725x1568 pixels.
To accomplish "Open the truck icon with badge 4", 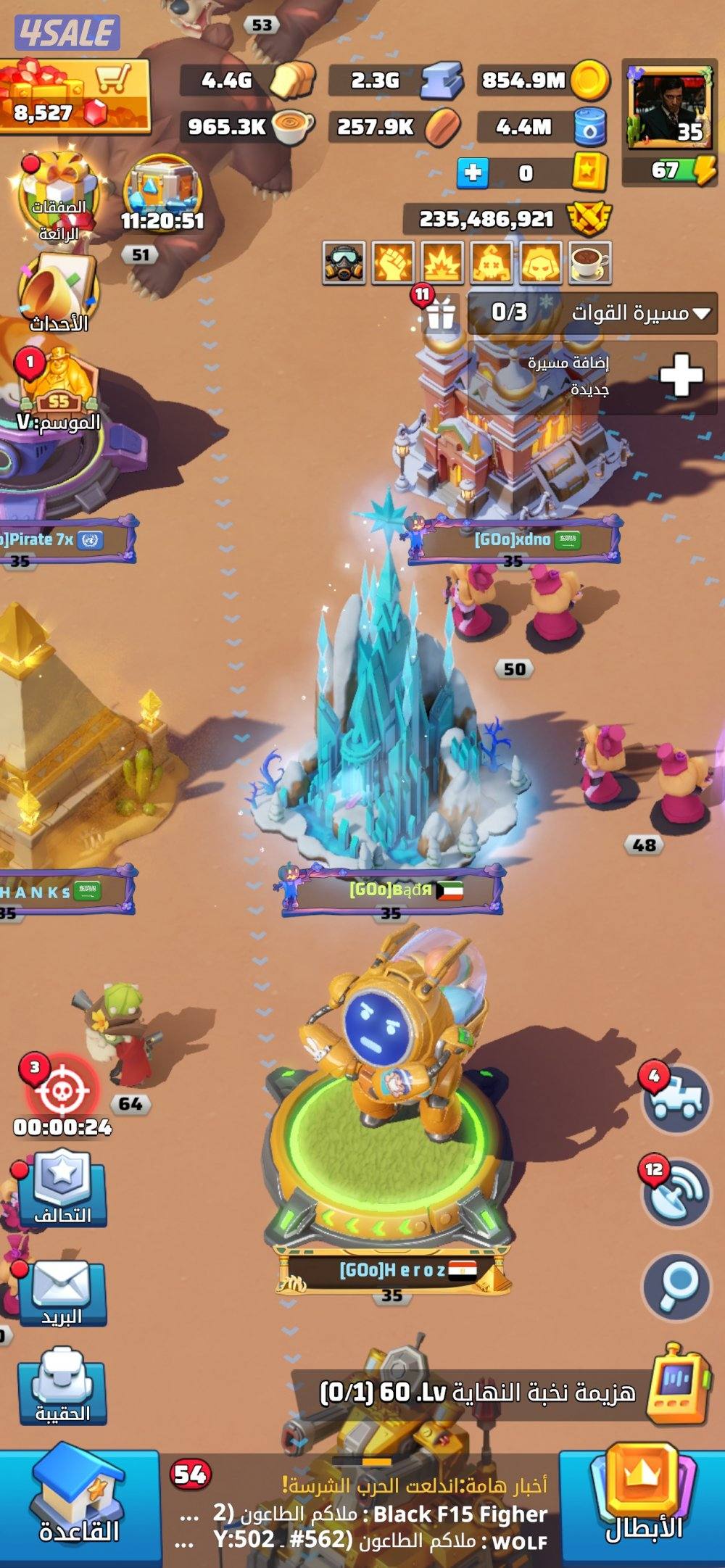I will (678, 1098).
